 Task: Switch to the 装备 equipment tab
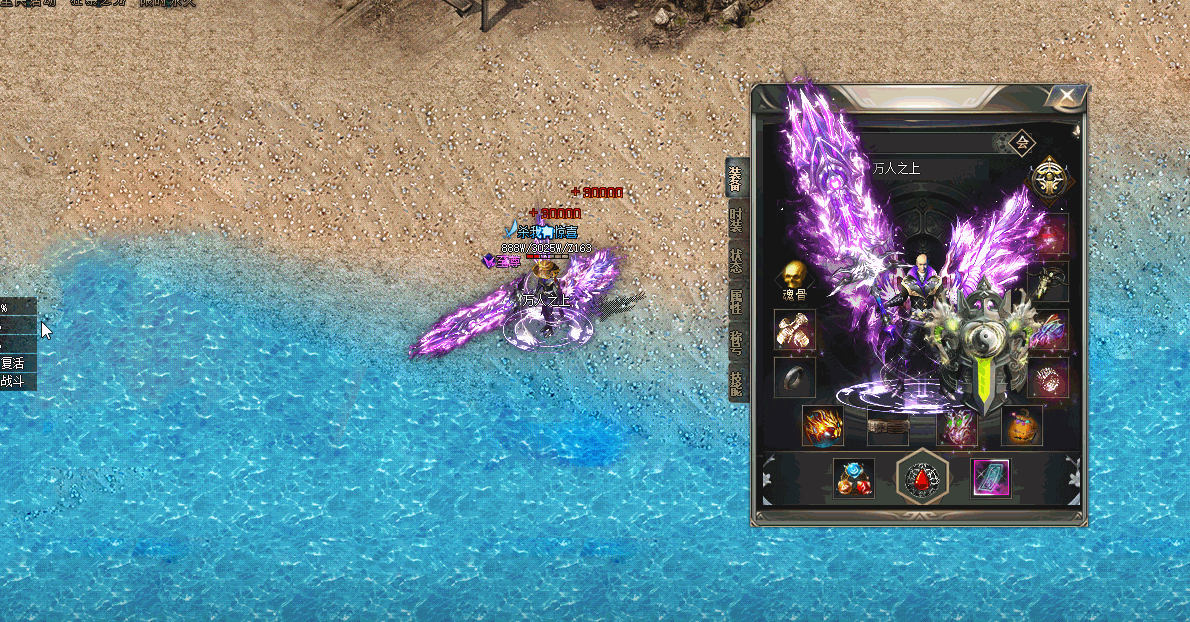736,178
